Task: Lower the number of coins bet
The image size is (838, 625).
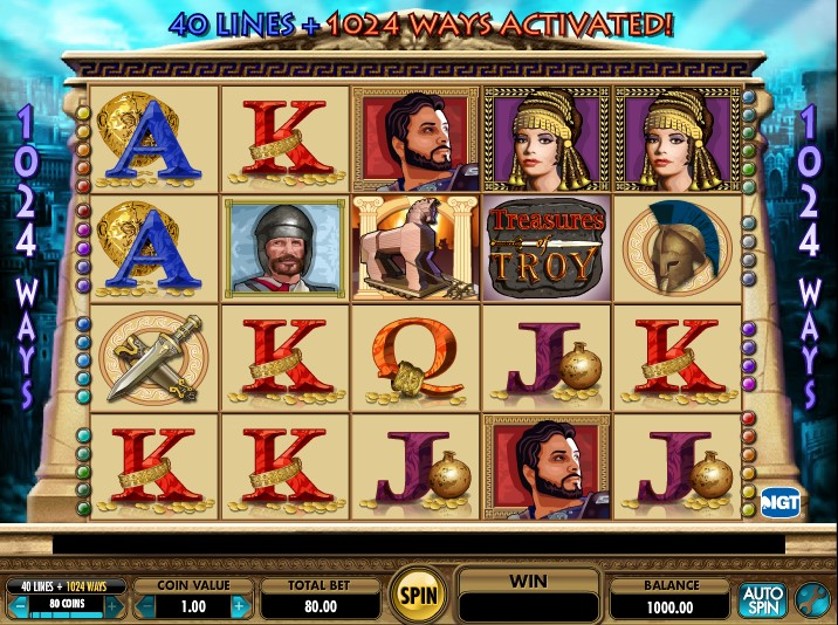Action: [x=16, y=606]
